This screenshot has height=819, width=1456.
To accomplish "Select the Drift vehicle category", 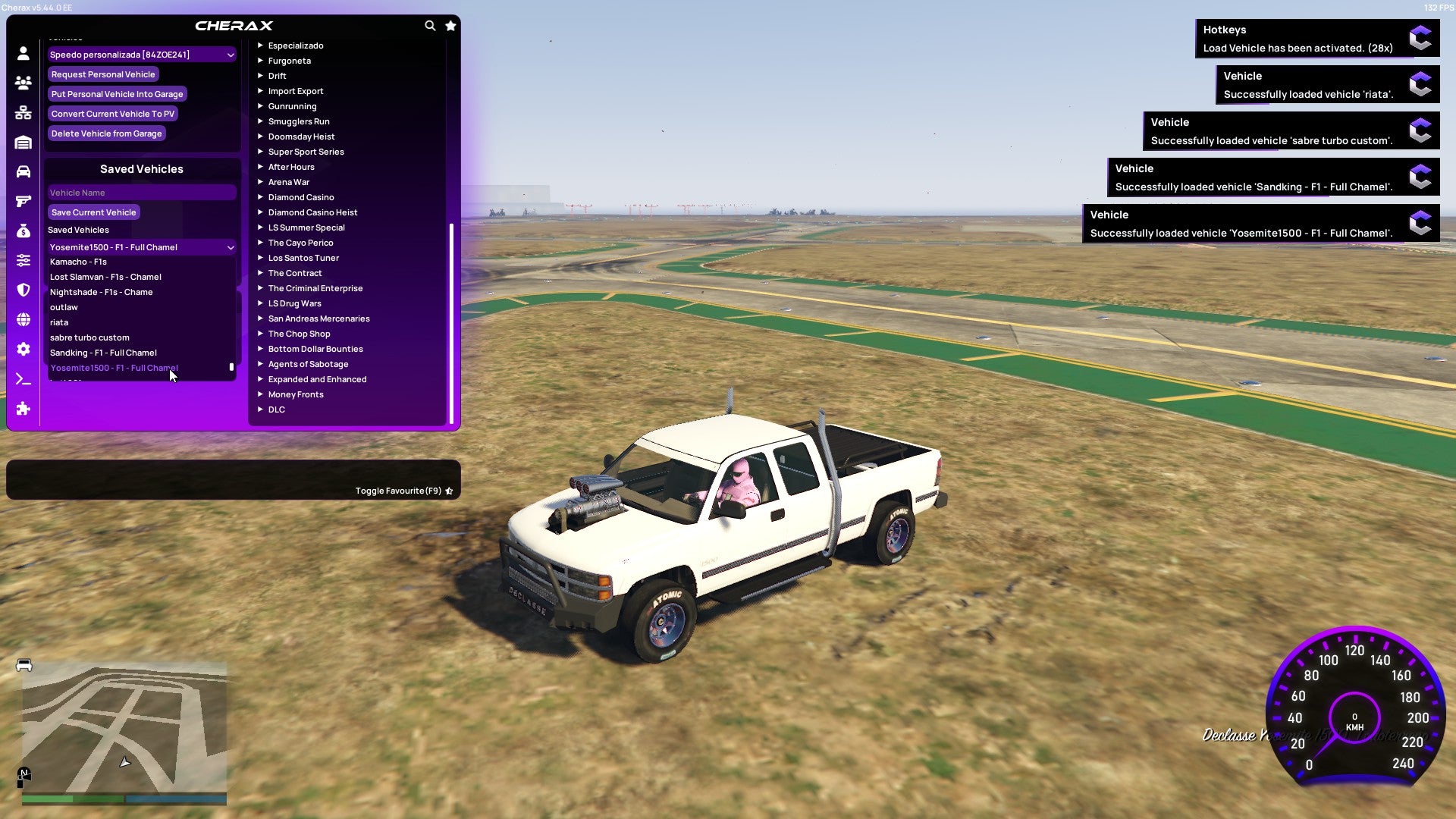I will pos(278,76).
